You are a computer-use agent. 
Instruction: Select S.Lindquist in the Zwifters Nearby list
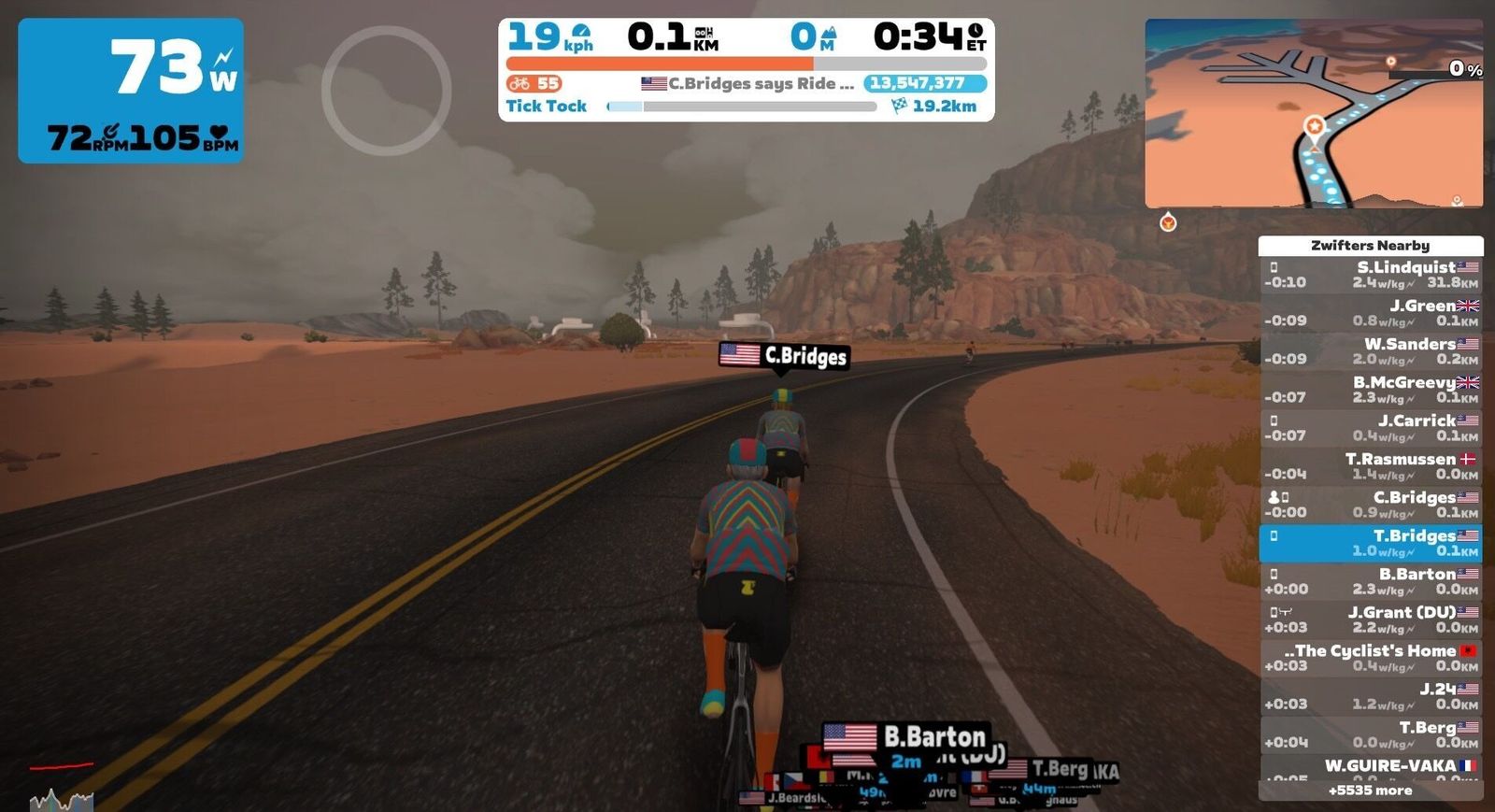pyautogui.click(x=1370, y=275)
